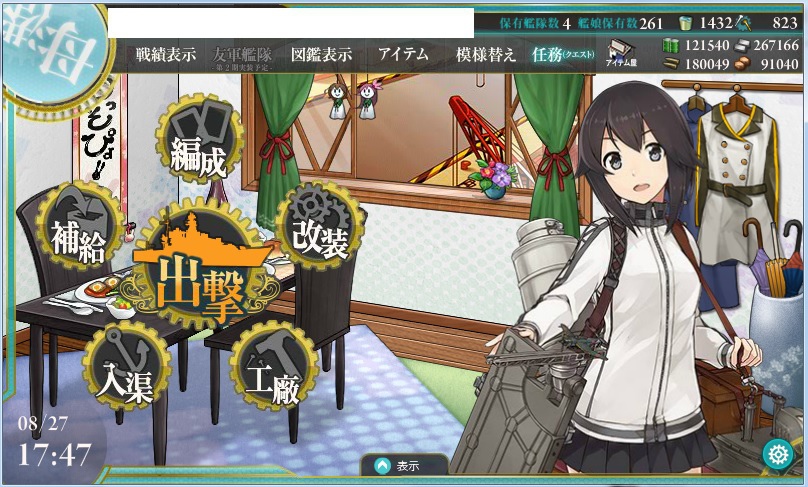Go to the 入渠 (Docking) repair menu

[x=124, y=369]
